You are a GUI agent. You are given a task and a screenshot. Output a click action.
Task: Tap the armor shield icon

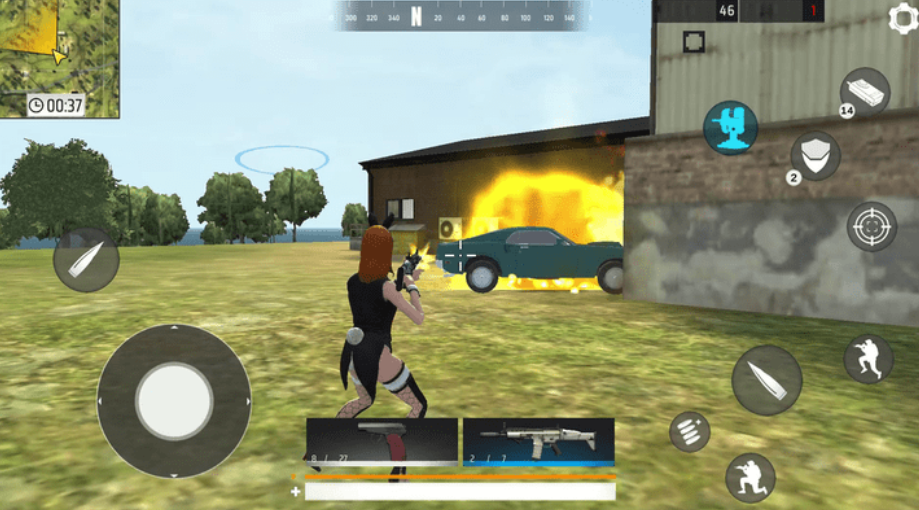(x=815, y=156)
